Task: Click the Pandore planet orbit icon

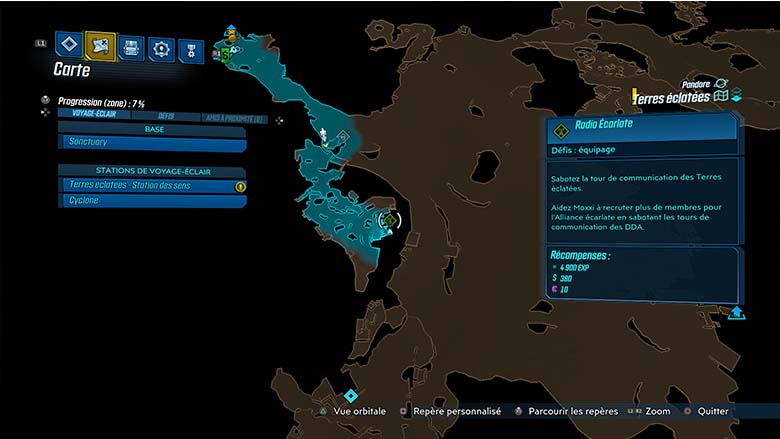Action: click(720, 84)
